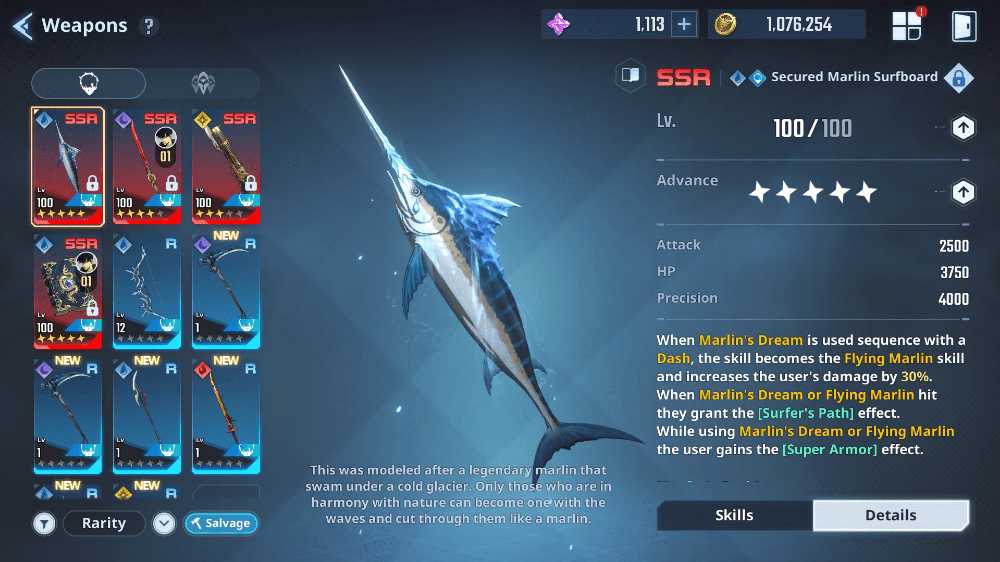Click the Salvage button
The width and height of the screenshot is (1000, 562).
click(x=222, y=523)
